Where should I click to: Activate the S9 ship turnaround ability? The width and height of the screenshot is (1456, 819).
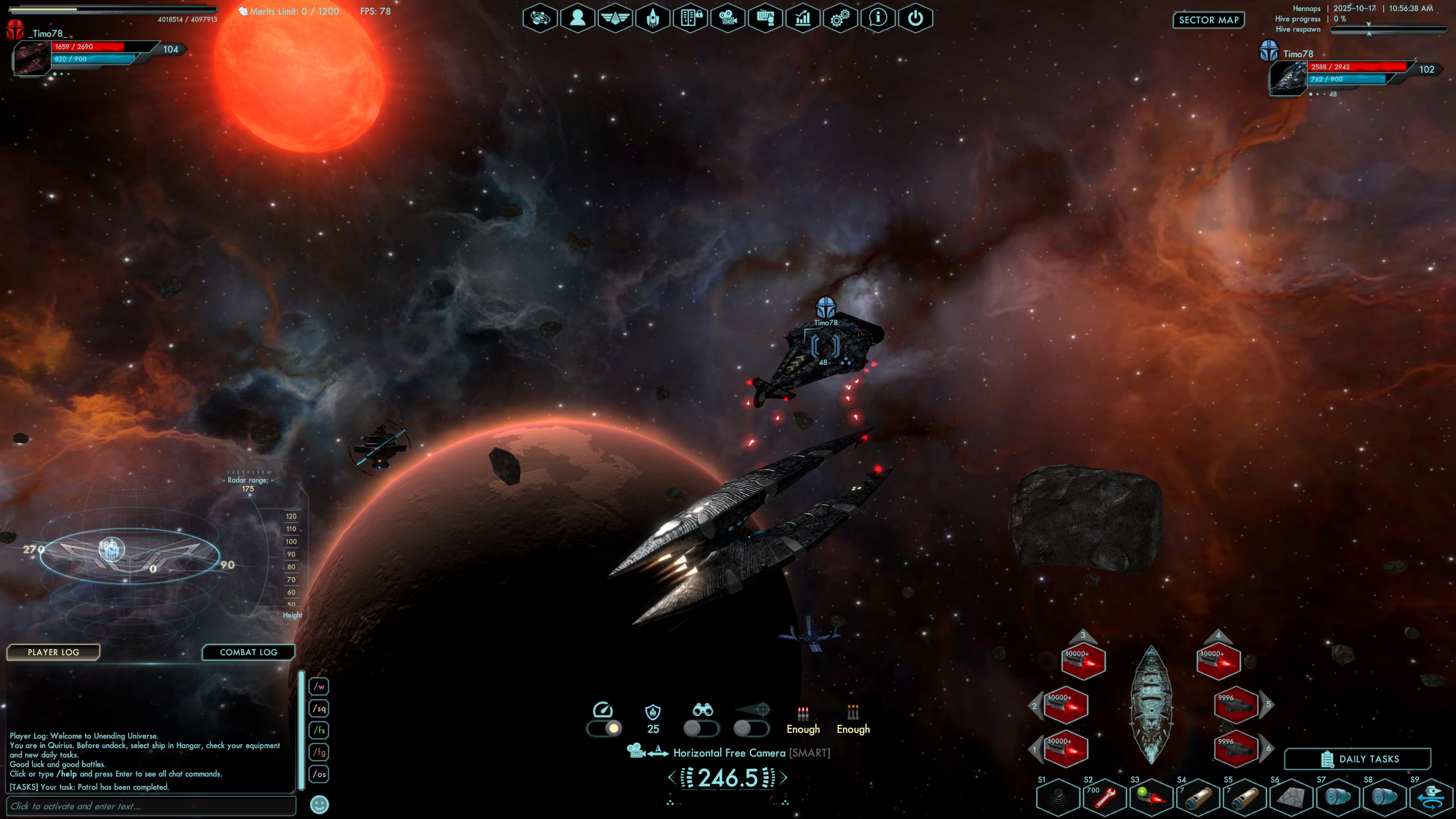pos(1431,797)
